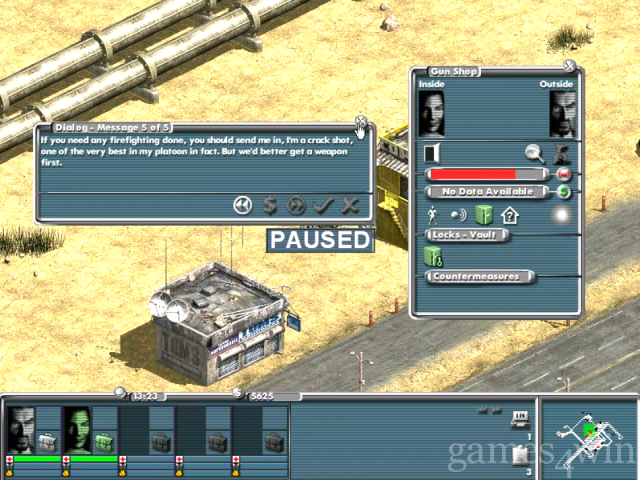This screenshot has width=640, height=480.
Task: Click the No Data Available button
Action: 488,192
